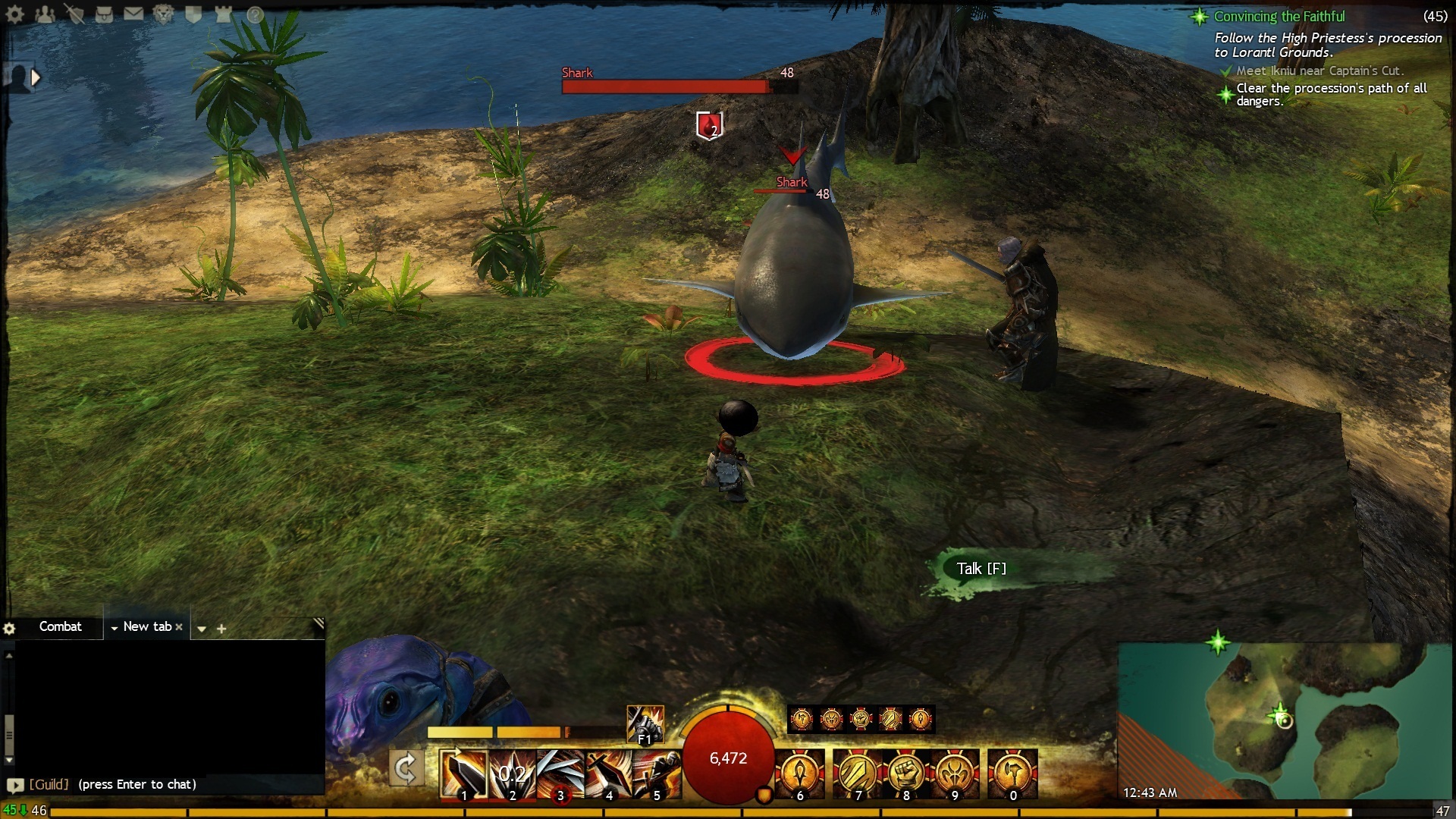This screenshot has height=819, width=1456.
Task: Open the hero panel sword-and-shield icon
Action: tap(74, 14)
